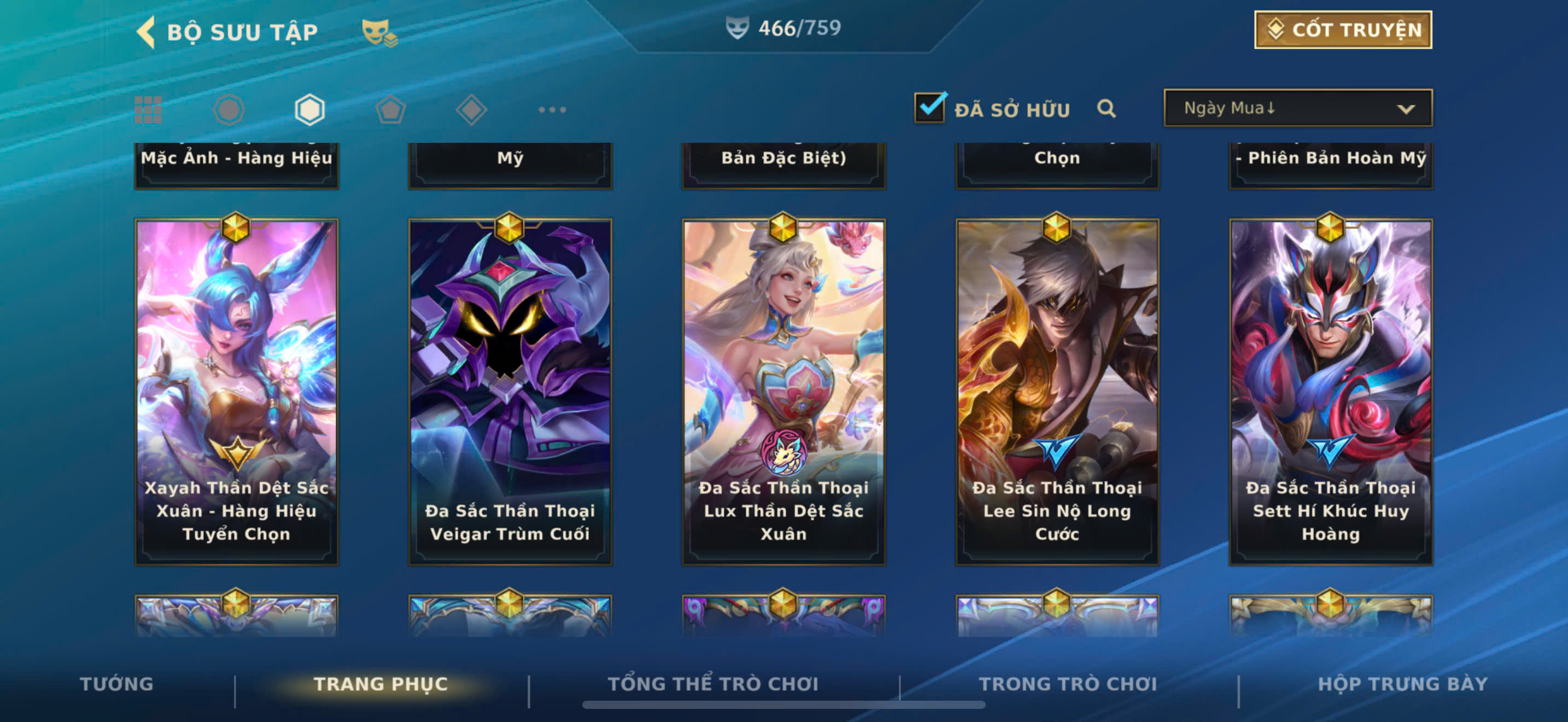1568x722 pixels.
Task: Show more filters via three dots
Action: pyautogui.click(x=552, y=110)
